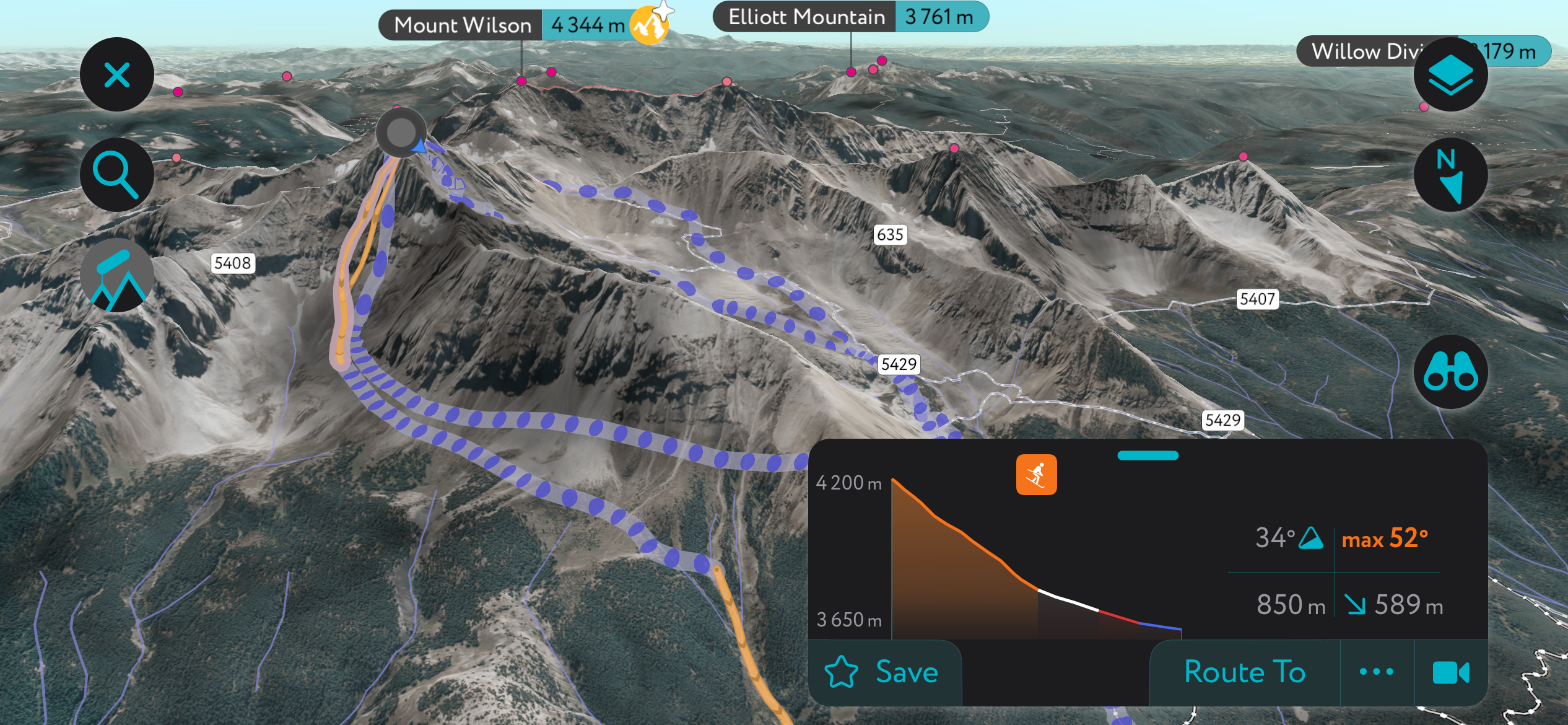Select the Elliott Mountain peak label
The width and height of the screenshot is (1568, 725).
[806, 17]
